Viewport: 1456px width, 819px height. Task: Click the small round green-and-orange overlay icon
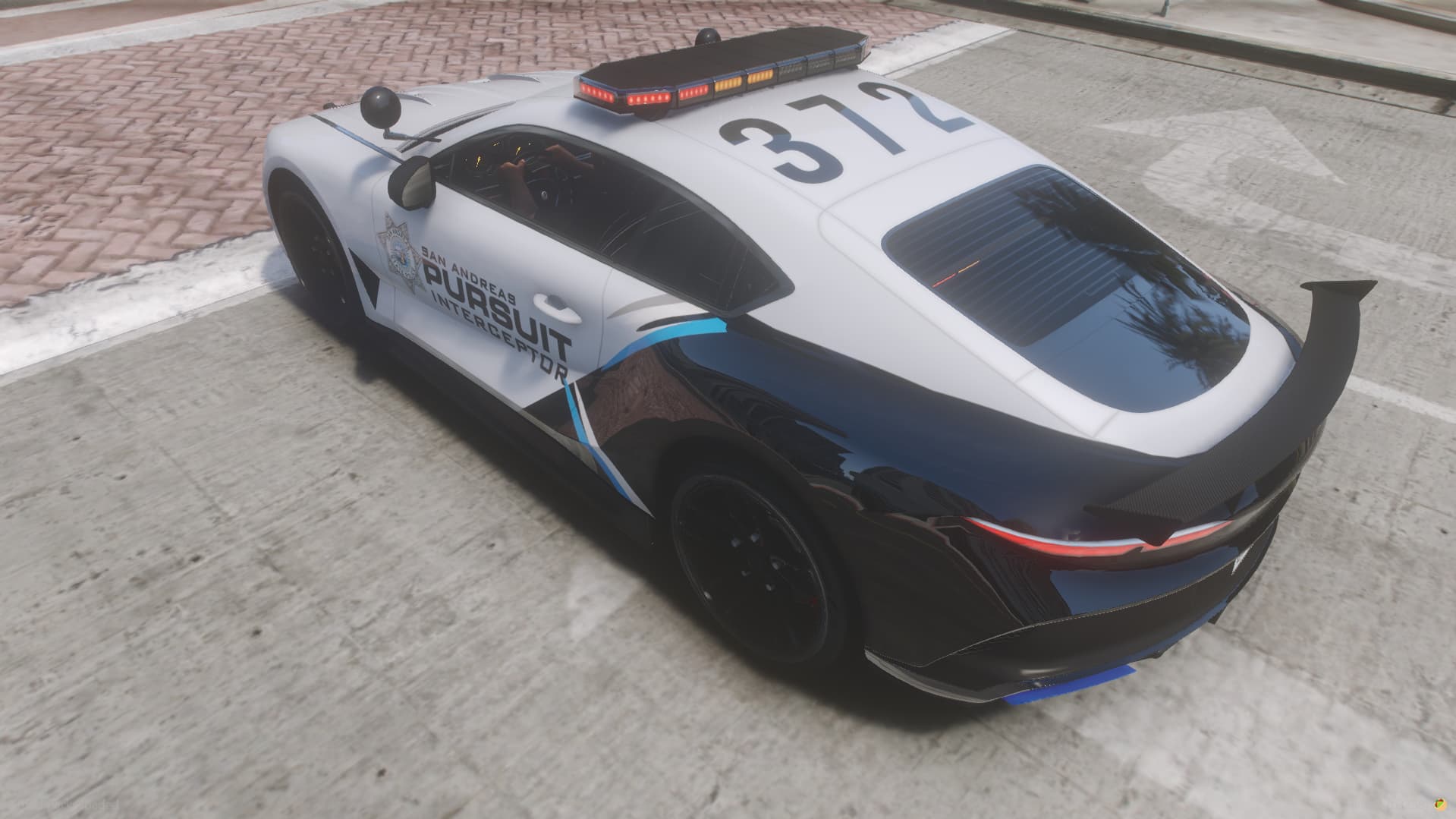[x=1439, y=804]
